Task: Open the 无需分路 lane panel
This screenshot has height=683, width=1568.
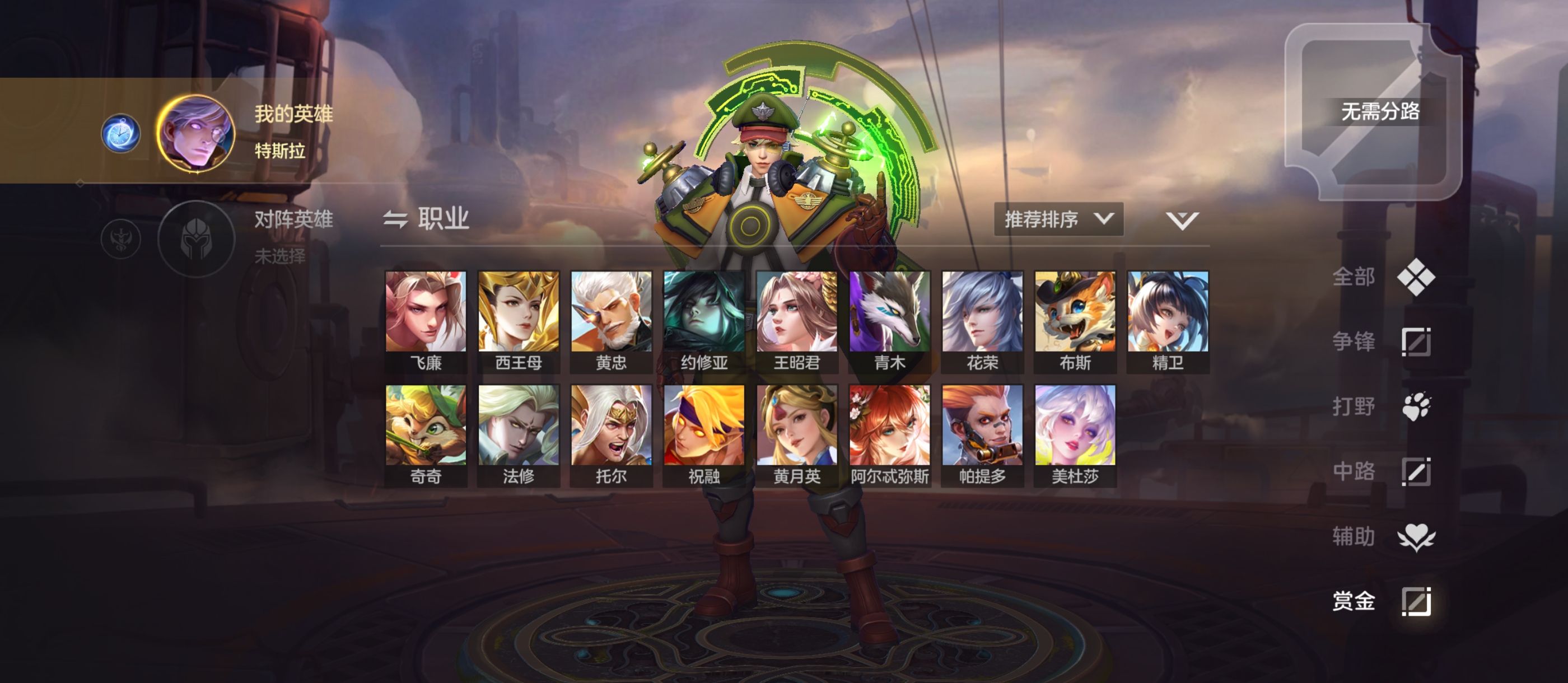Action: pyautogui.click(x=1373, y=112)
